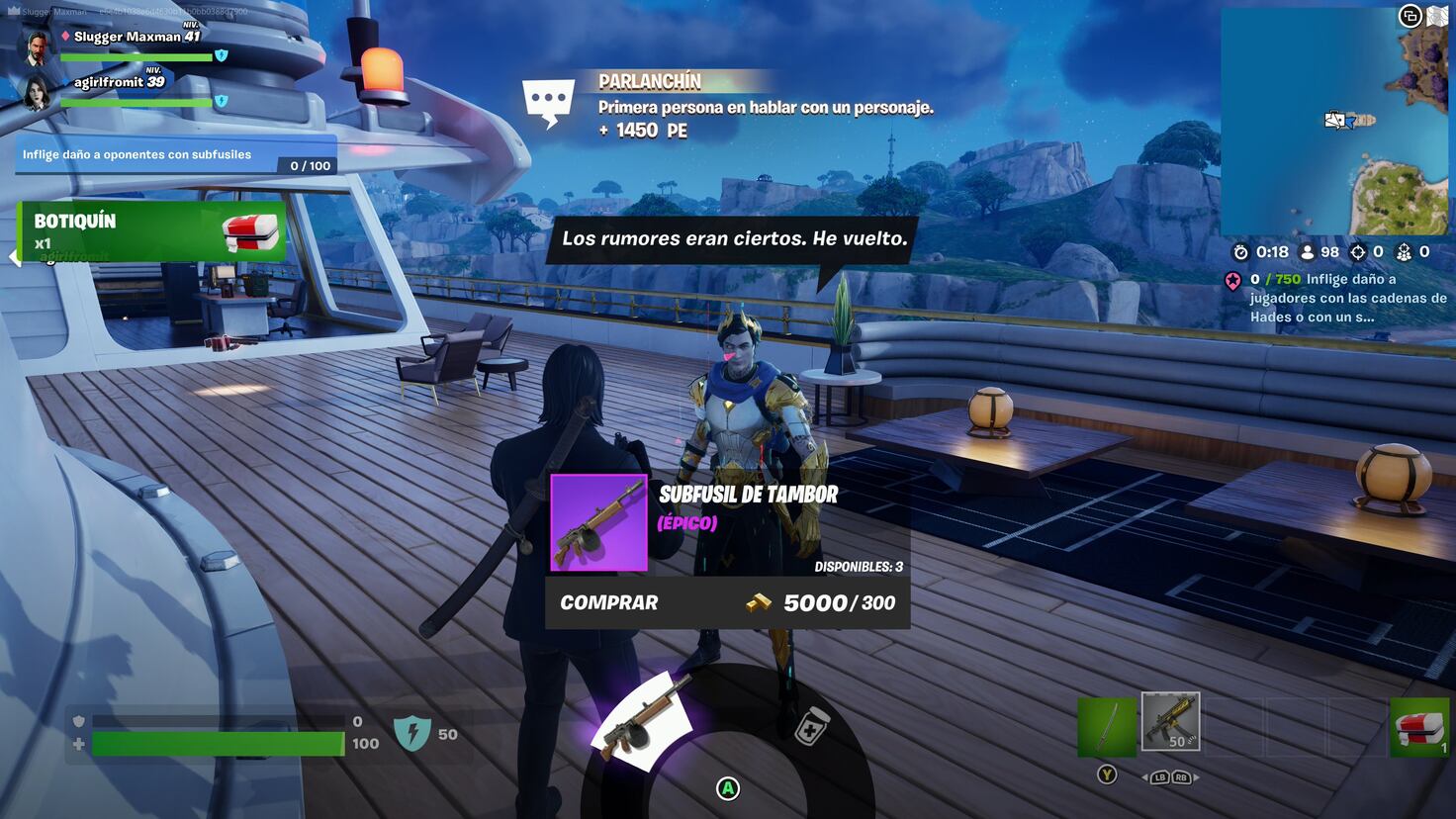Click the right arrow beside the RB prompt
The image size is (1456, 819).
(1197, 777)
